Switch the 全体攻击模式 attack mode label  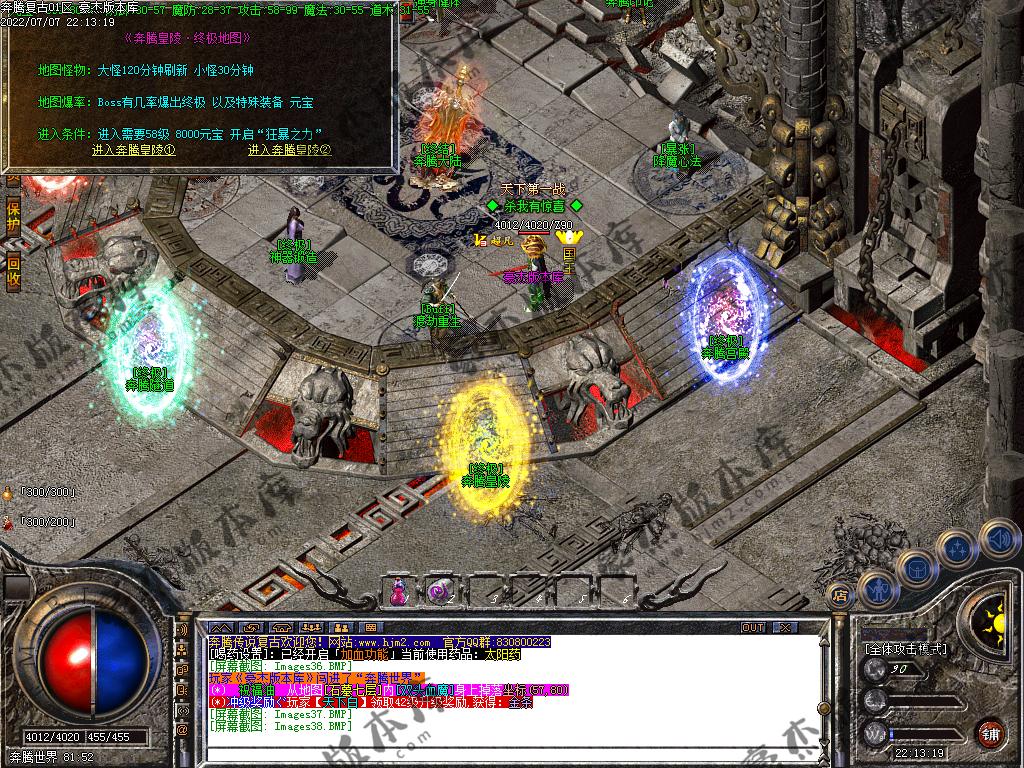tap(905, 649)
